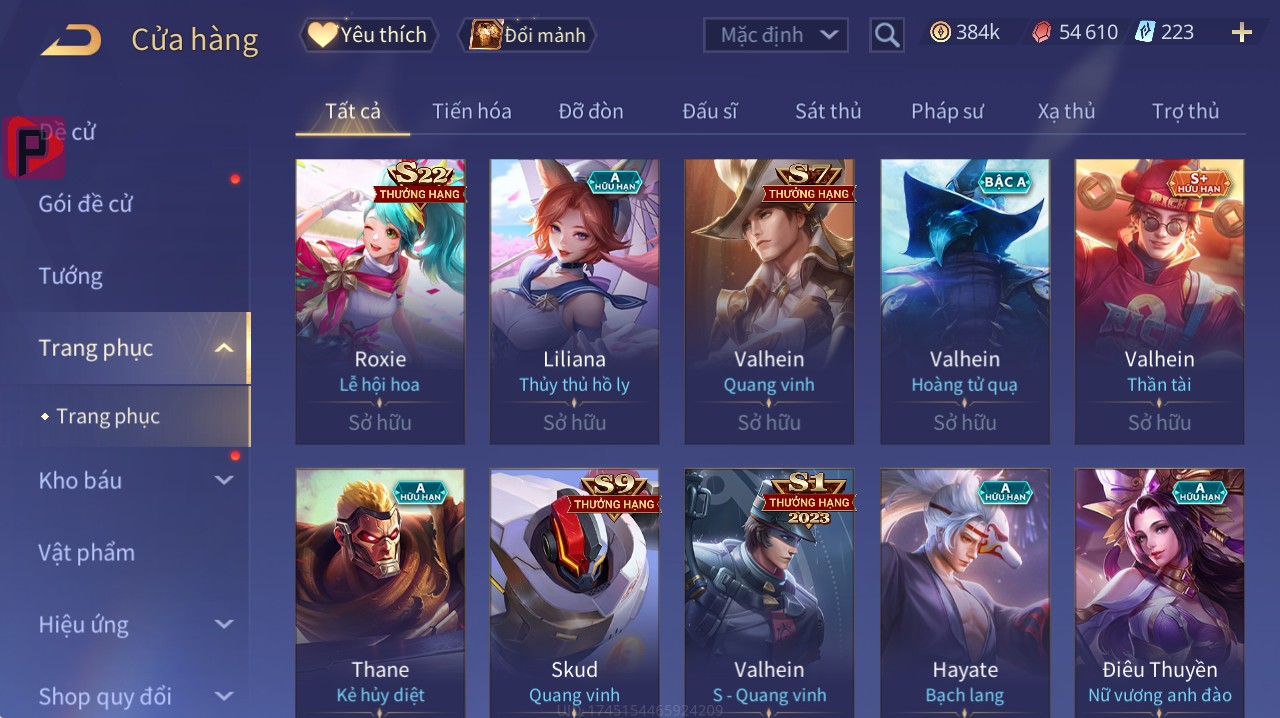Open the Đổi mảnh fragment exchange
Viewport: 1280px width, 718px height.
[527, 35]
